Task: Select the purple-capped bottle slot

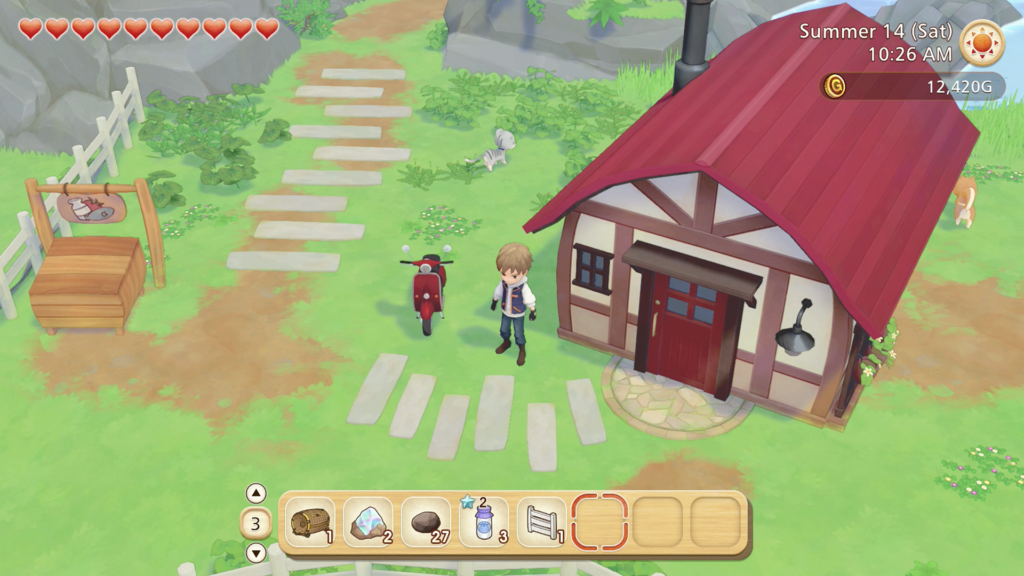Action: [x=484, y=522]
